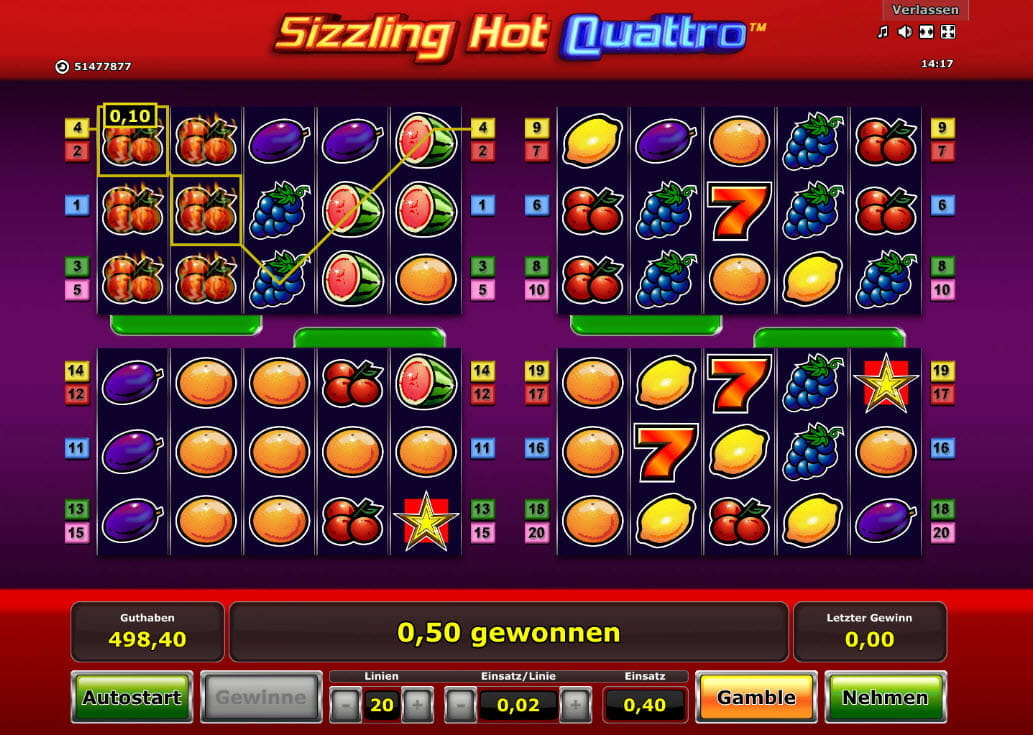Start Autostart spins
Screen dimensions: 1033x735
click(x=131, y=697)
